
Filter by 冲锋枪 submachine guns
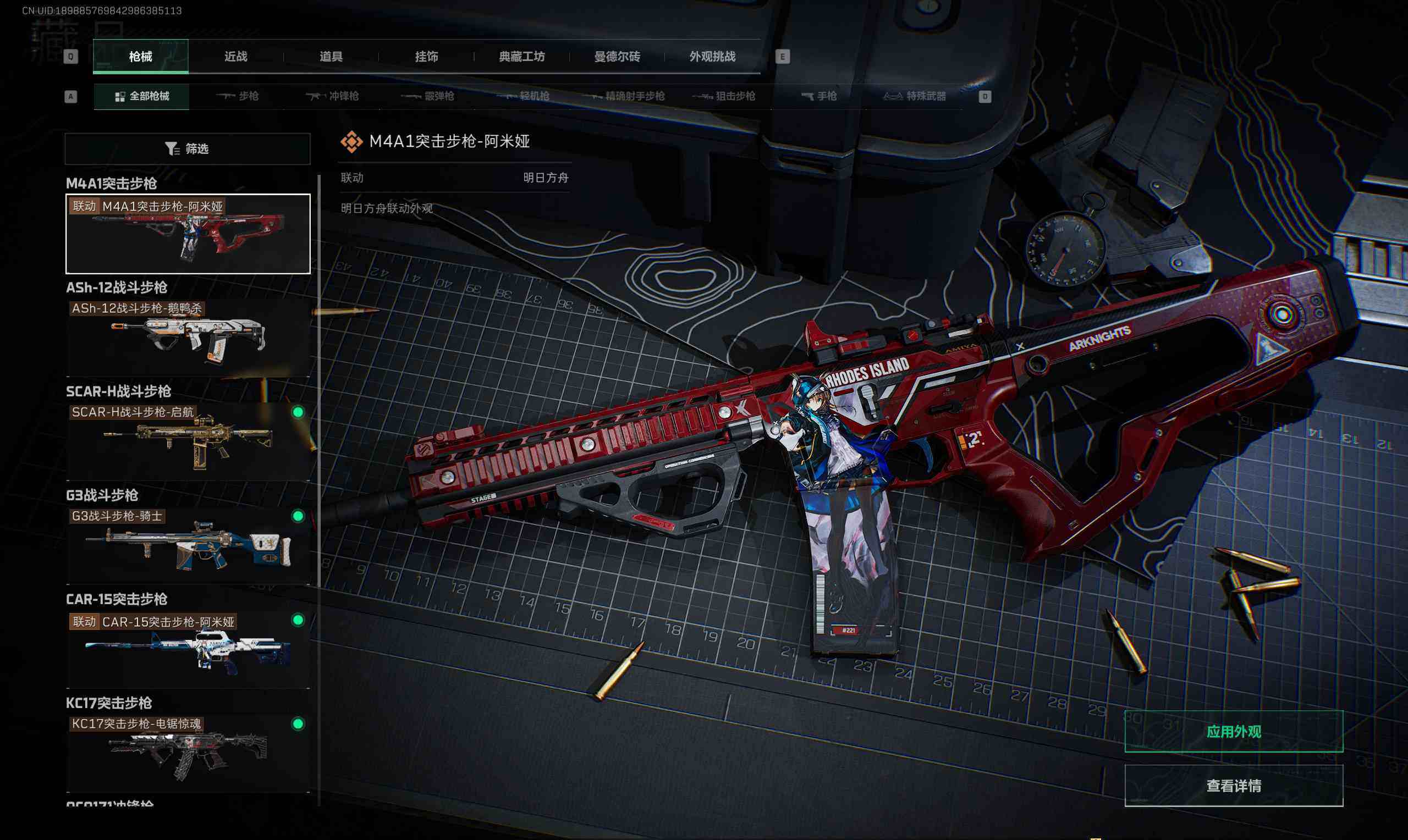(x=333, y=96)
